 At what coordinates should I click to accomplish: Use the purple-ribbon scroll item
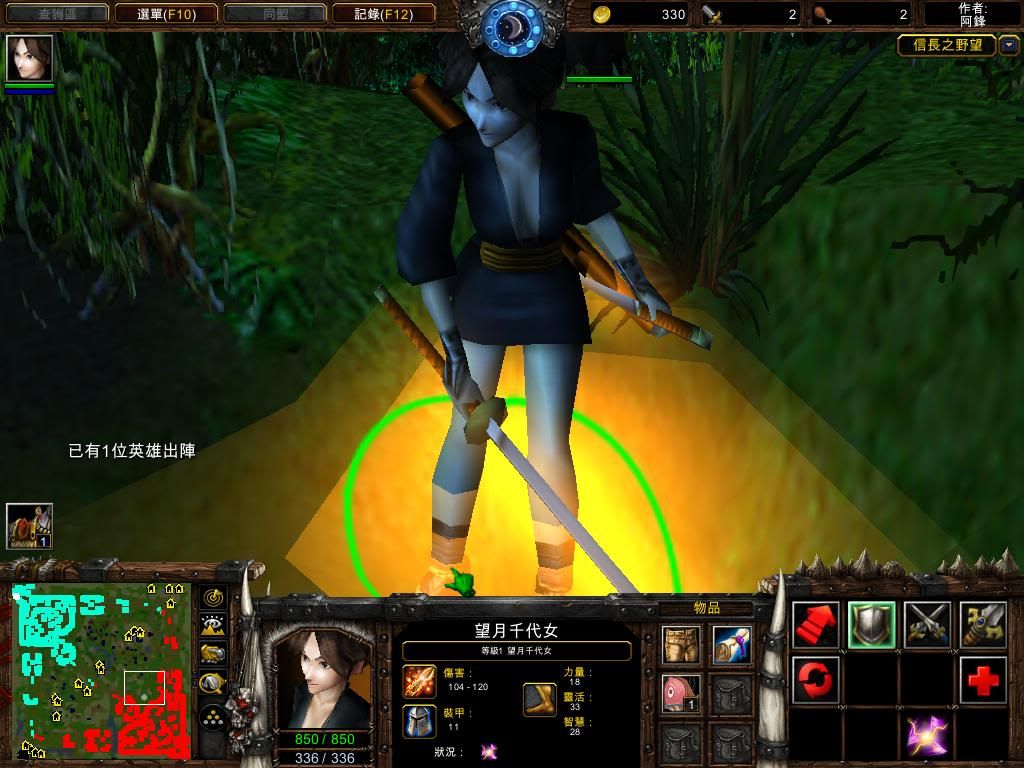pos(731,645)
